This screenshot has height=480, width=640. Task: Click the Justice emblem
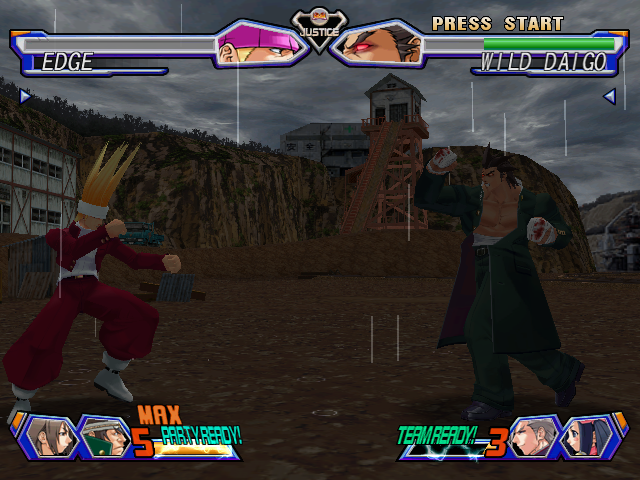pyautogui.click(x=319, y=25)
